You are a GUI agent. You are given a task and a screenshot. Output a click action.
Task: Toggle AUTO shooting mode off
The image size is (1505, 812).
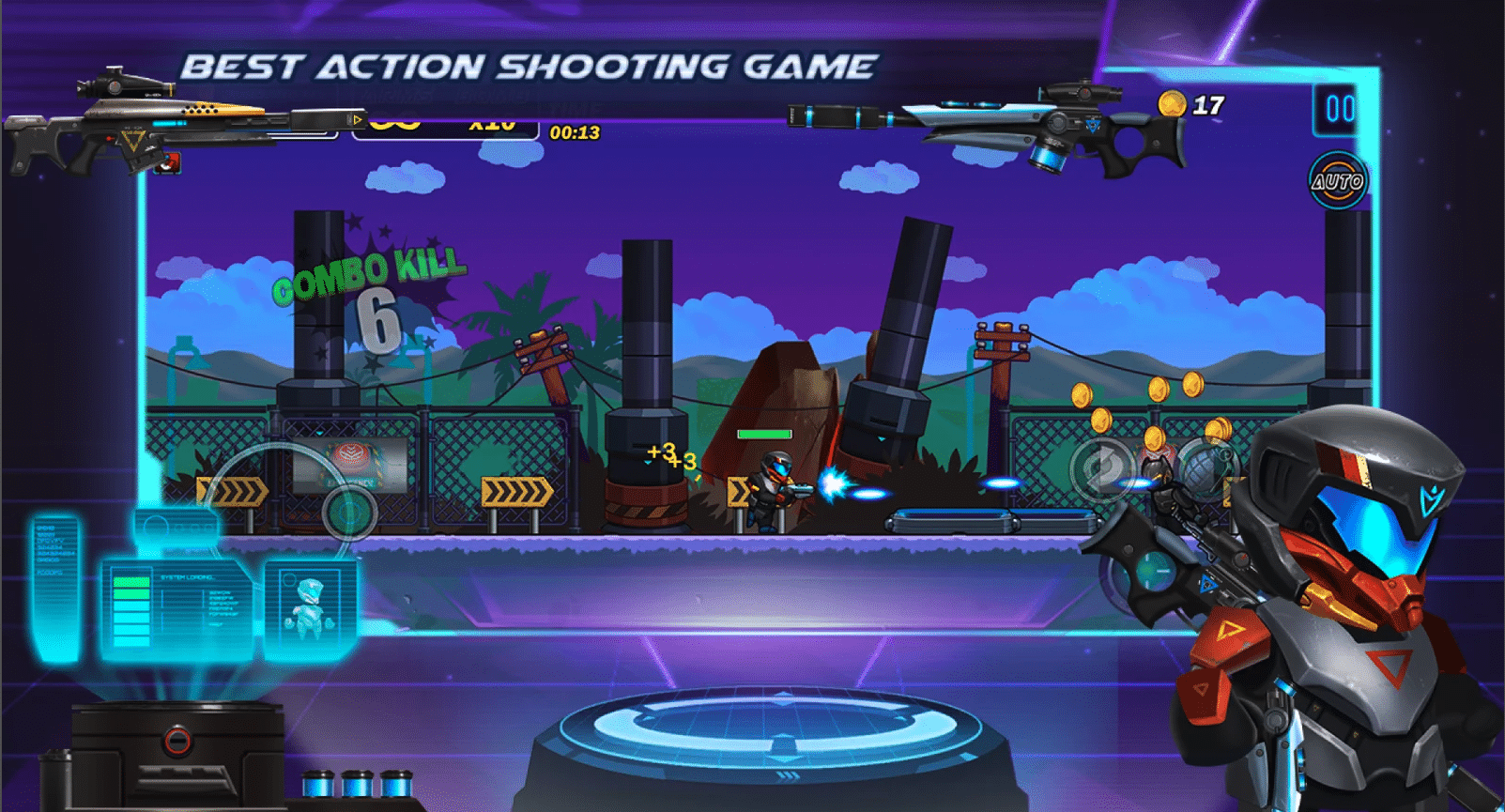[1340, 179]
